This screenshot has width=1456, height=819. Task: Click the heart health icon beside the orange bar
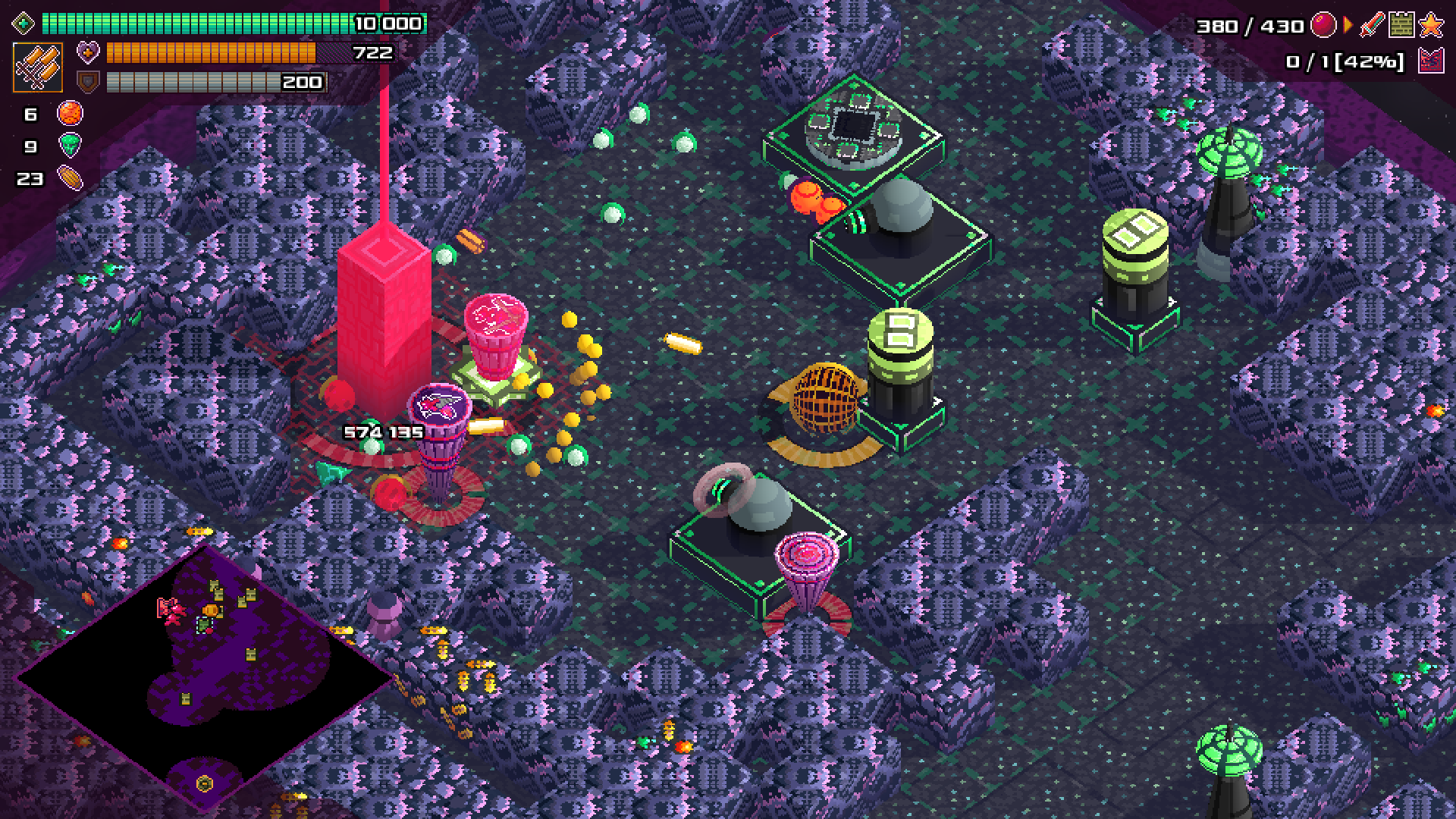pyautogui.click(x=88, y=52)
